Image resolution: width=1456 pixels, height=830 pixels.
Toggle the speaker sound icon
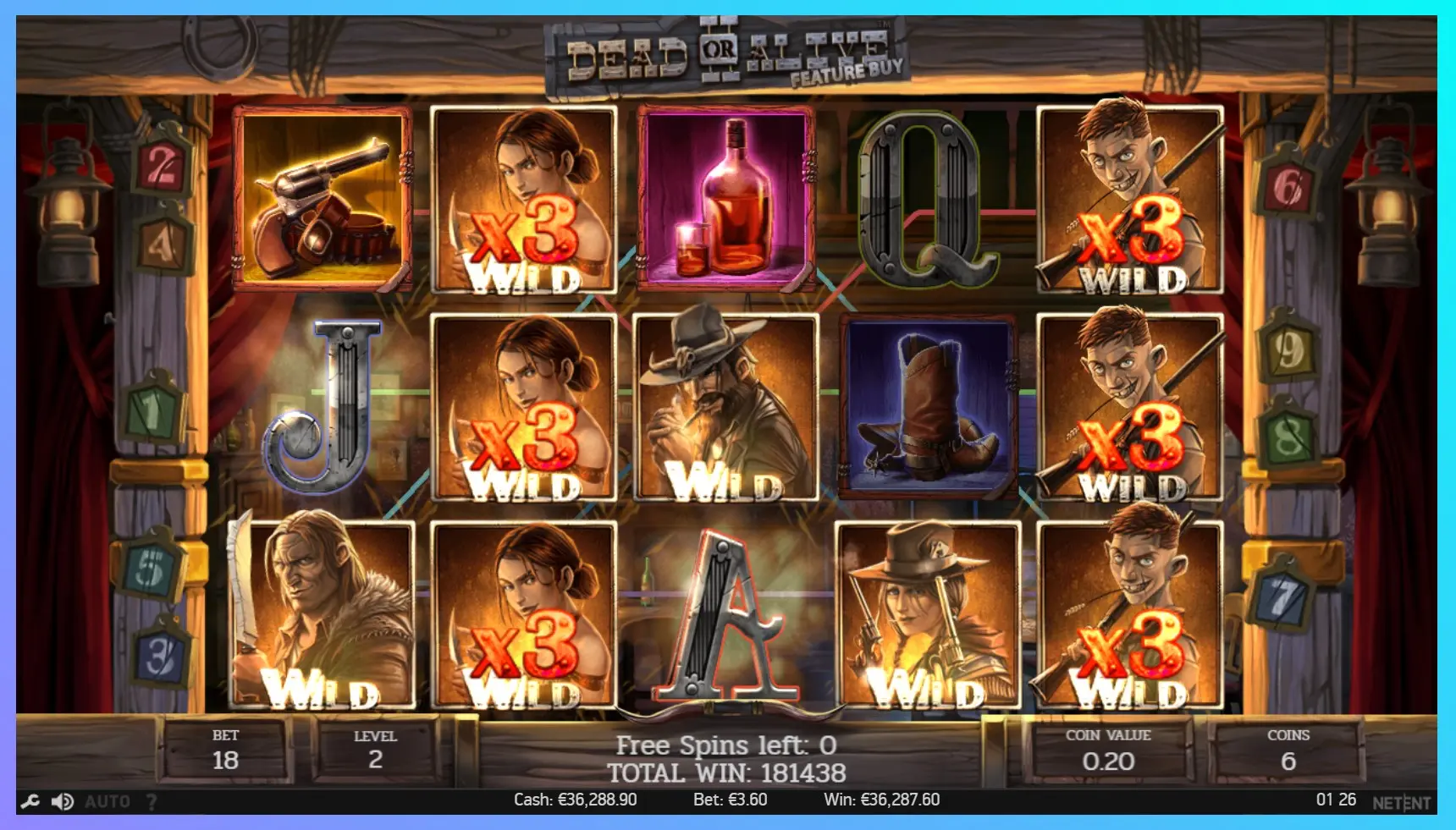click(63, 801)
